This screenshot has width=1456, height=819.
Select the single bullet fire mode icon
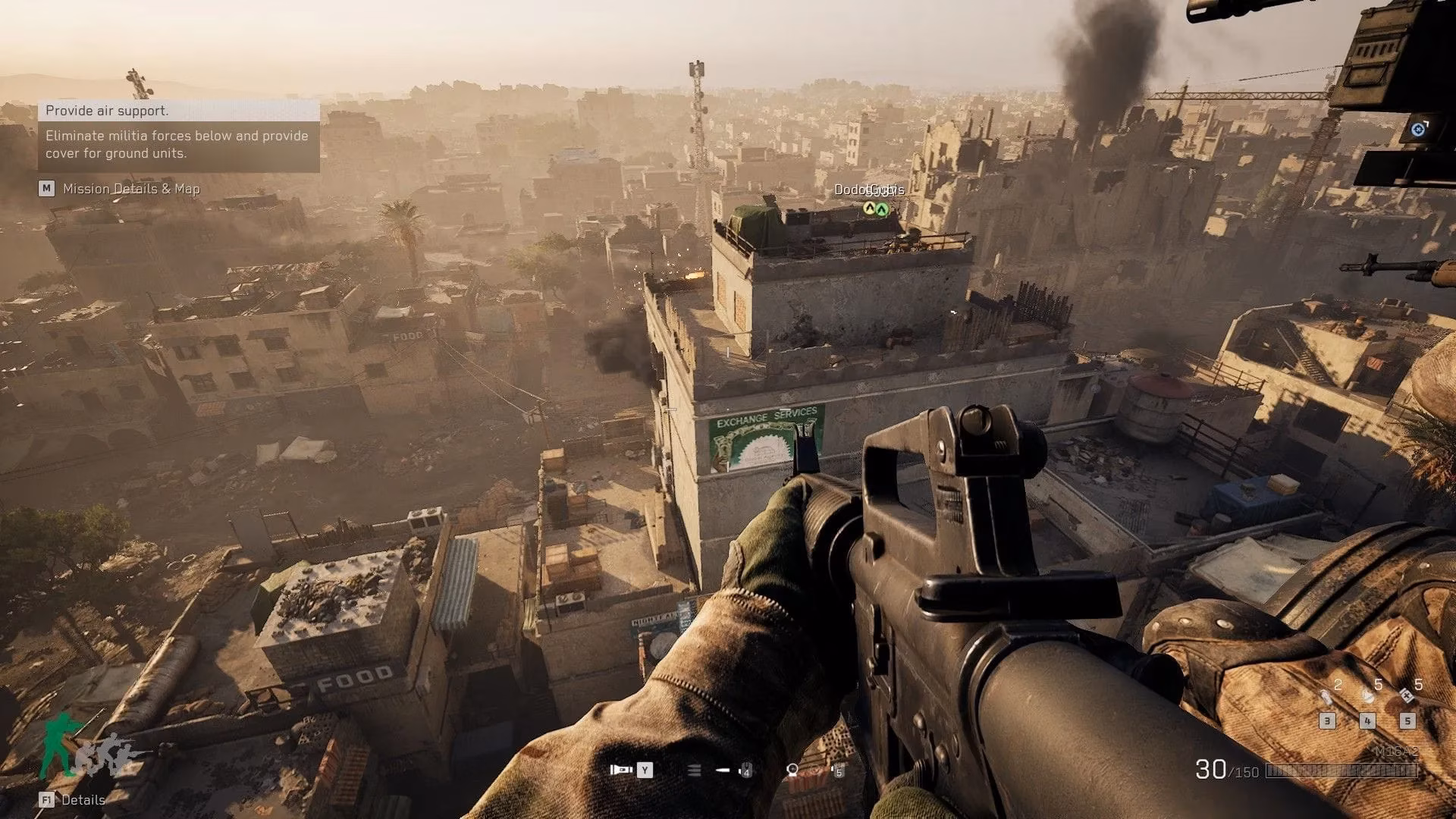(x=723, y=770)
